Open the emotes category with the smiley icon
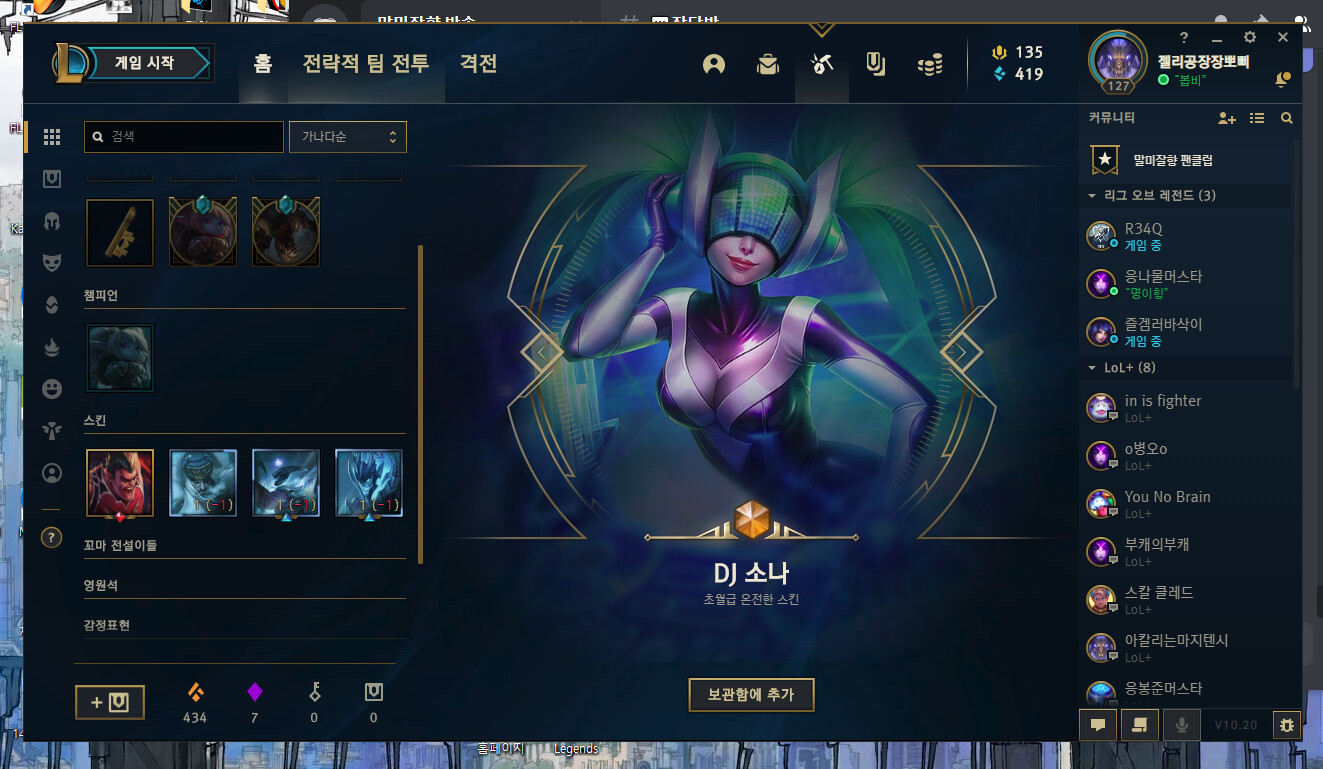1323x769 pixels. pos(52,389)
